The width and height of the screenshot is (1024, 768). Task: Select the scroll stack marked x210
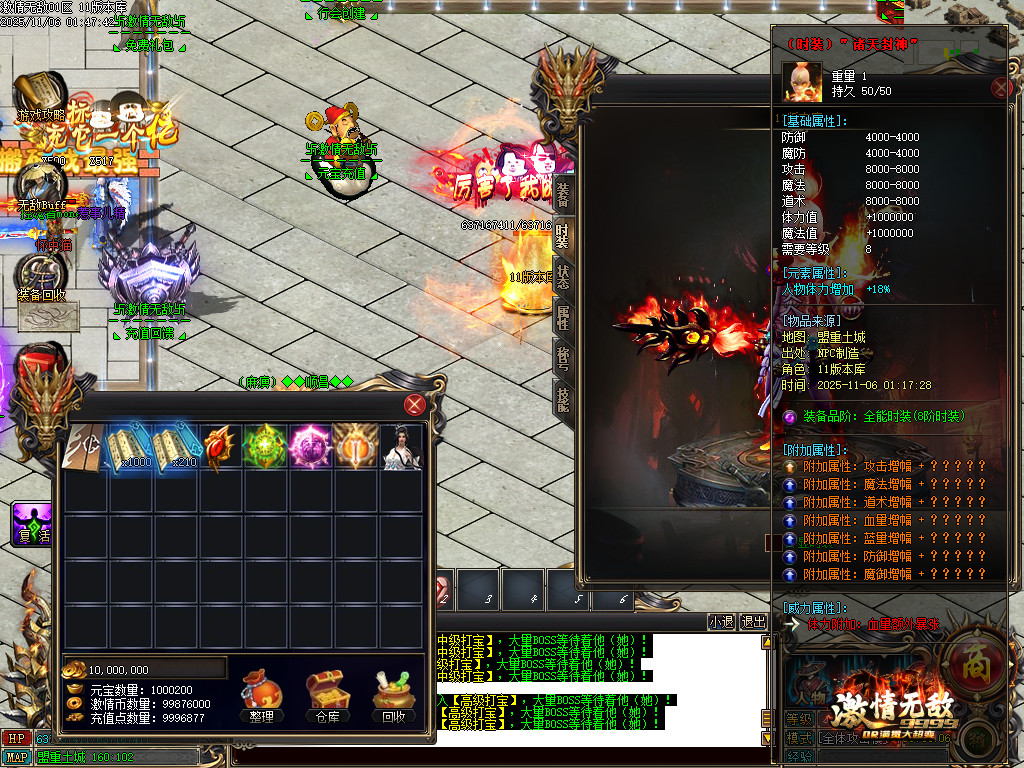click(x=176, y=447)
